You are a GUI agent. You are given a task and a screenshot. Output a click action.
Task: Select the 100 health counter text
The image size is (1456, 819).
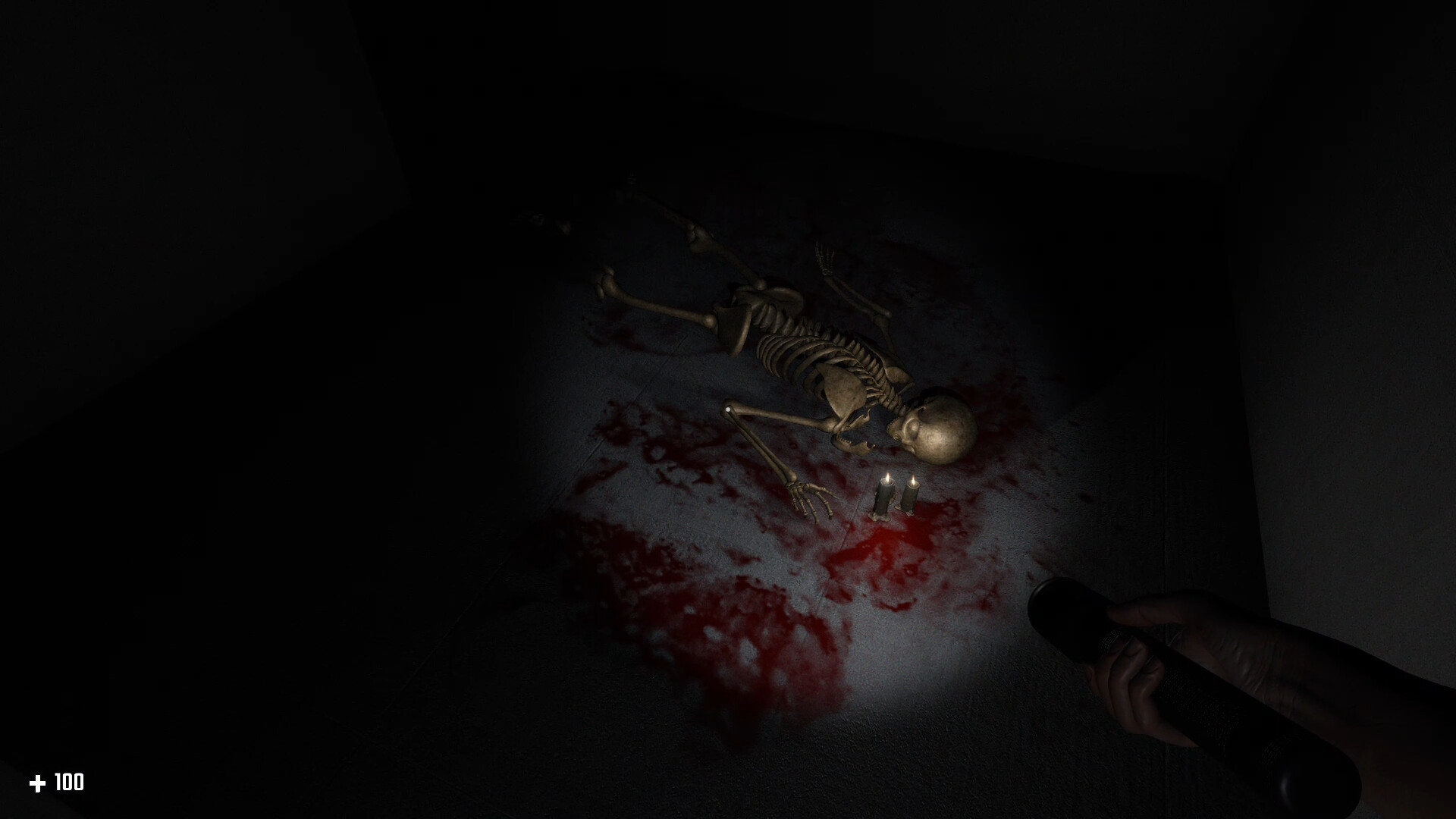(x=68, y=782)
